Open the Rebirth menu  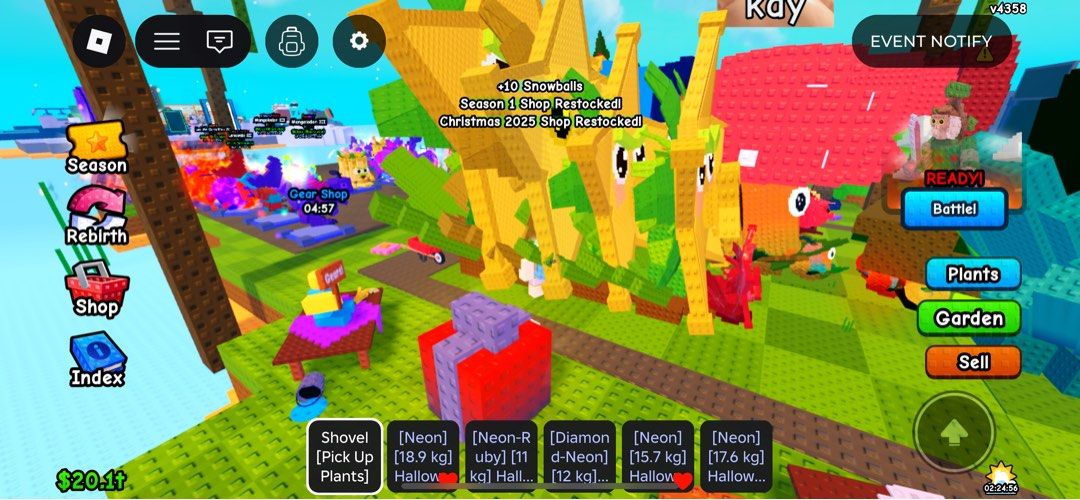tap(97, 217)
